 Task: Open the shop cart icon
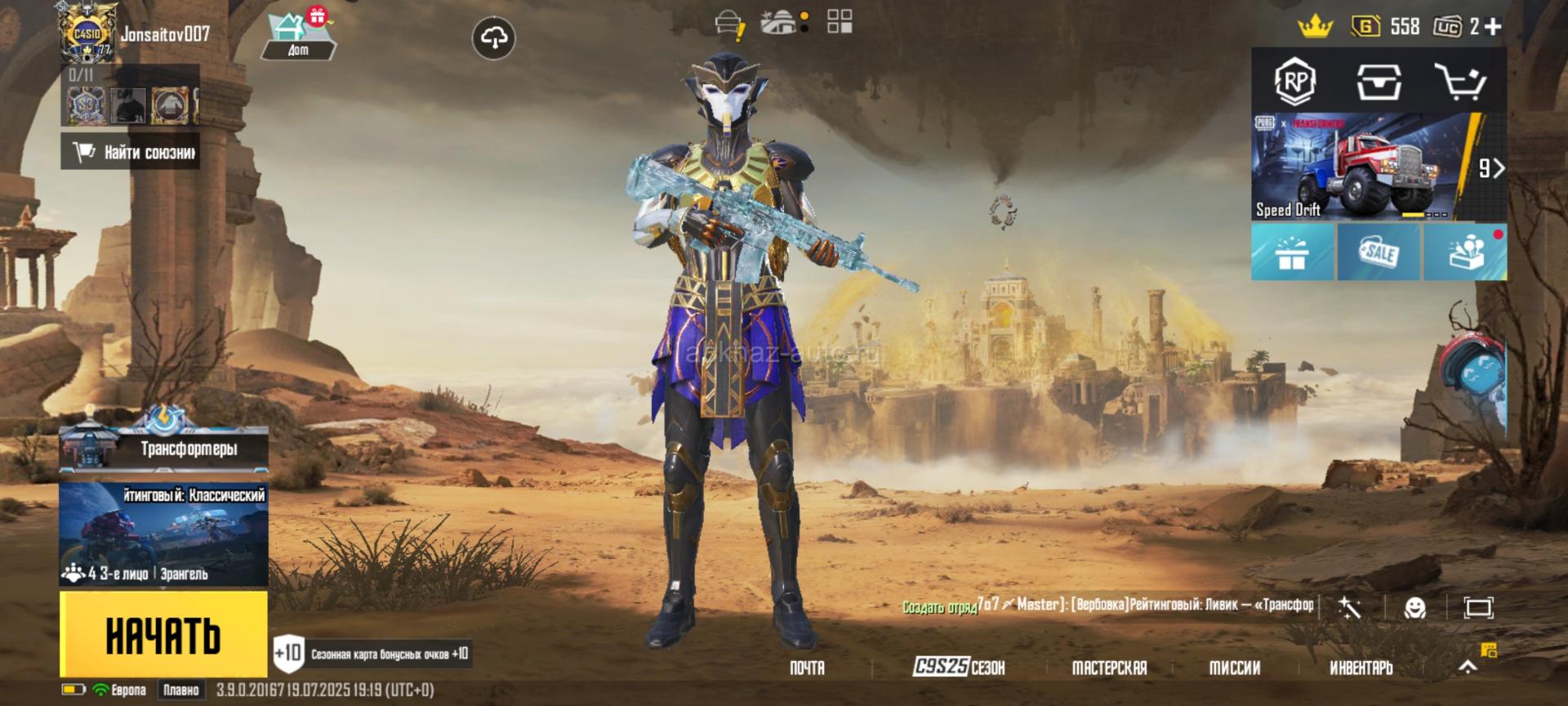tap(1459, 81)
